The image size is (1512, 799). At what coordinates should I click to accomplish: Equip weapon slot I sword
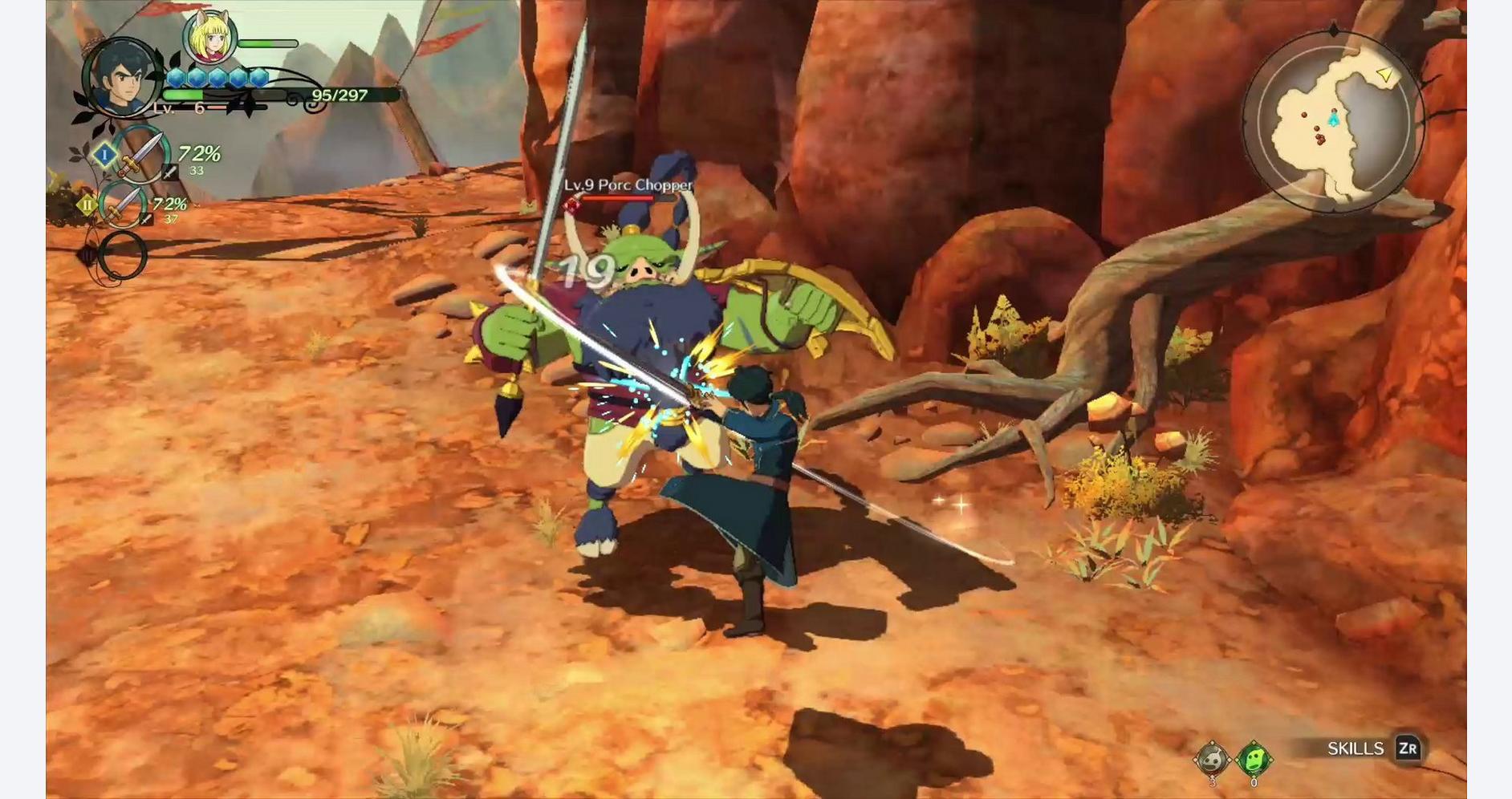pos(140,155)
